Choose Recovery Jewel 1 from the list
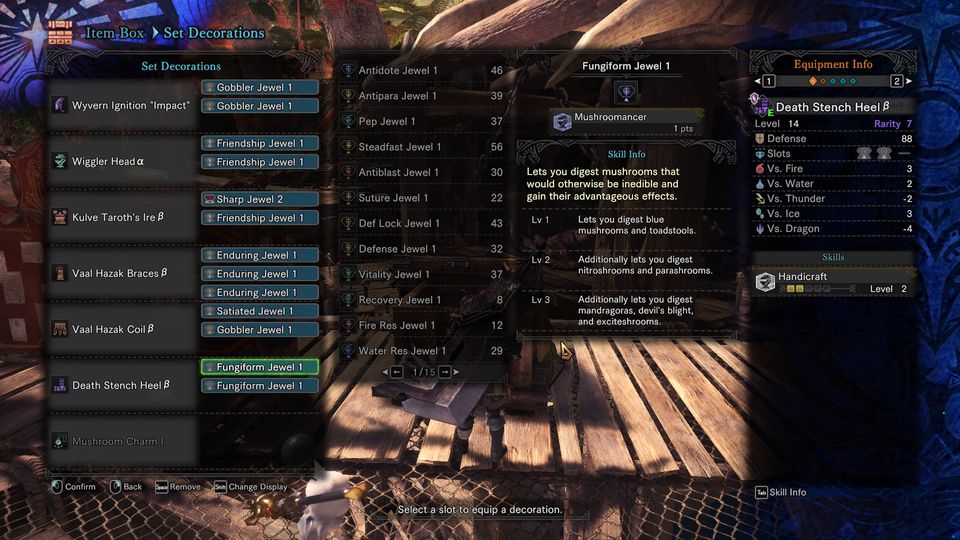The image size is (960, 540). (422, 300)
